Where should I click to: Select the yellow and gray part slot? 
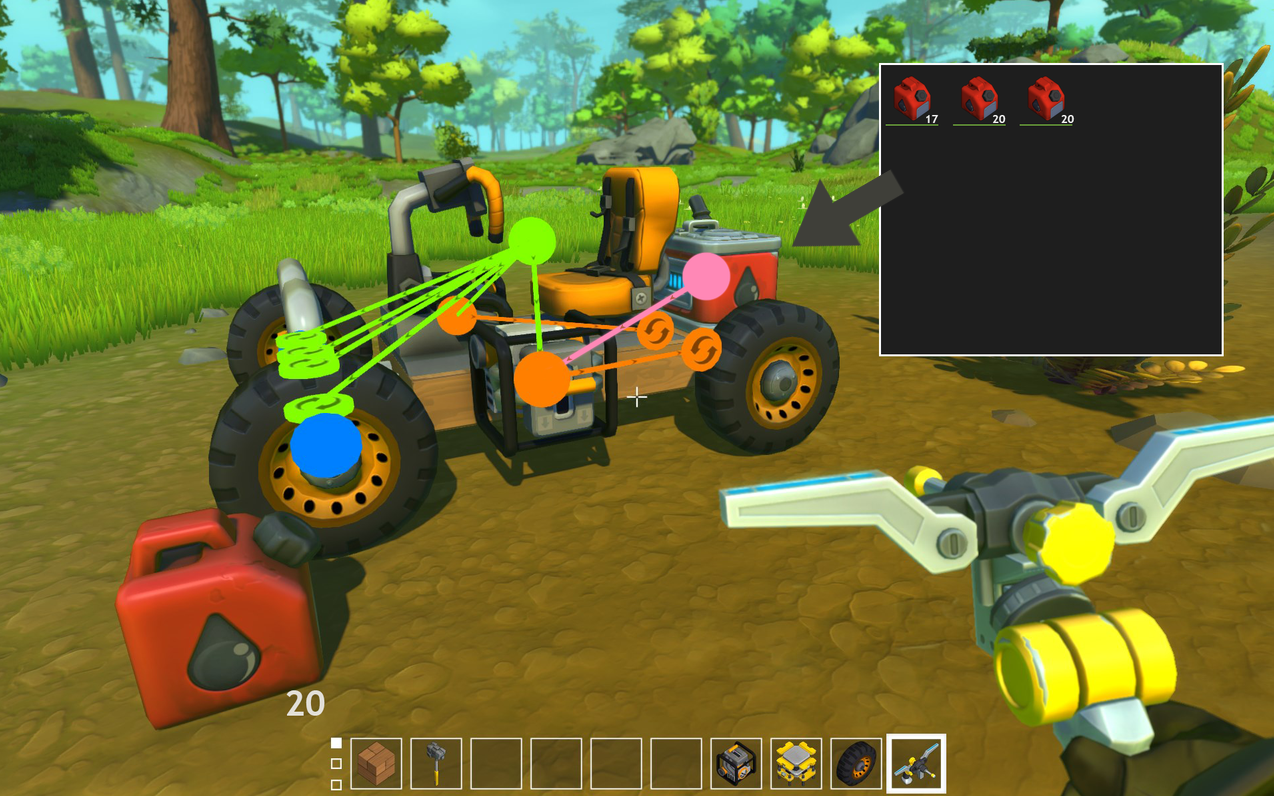(796, 764)
